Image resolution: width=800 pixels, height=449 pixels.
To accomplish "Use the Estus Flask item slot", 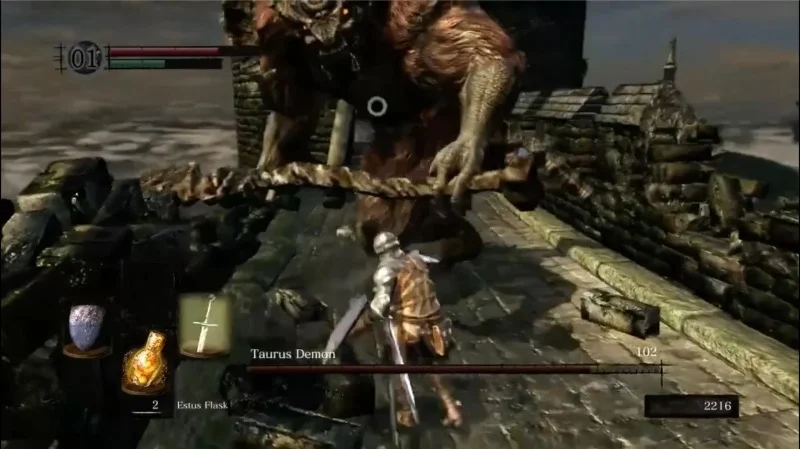I will tap(144, 364).
